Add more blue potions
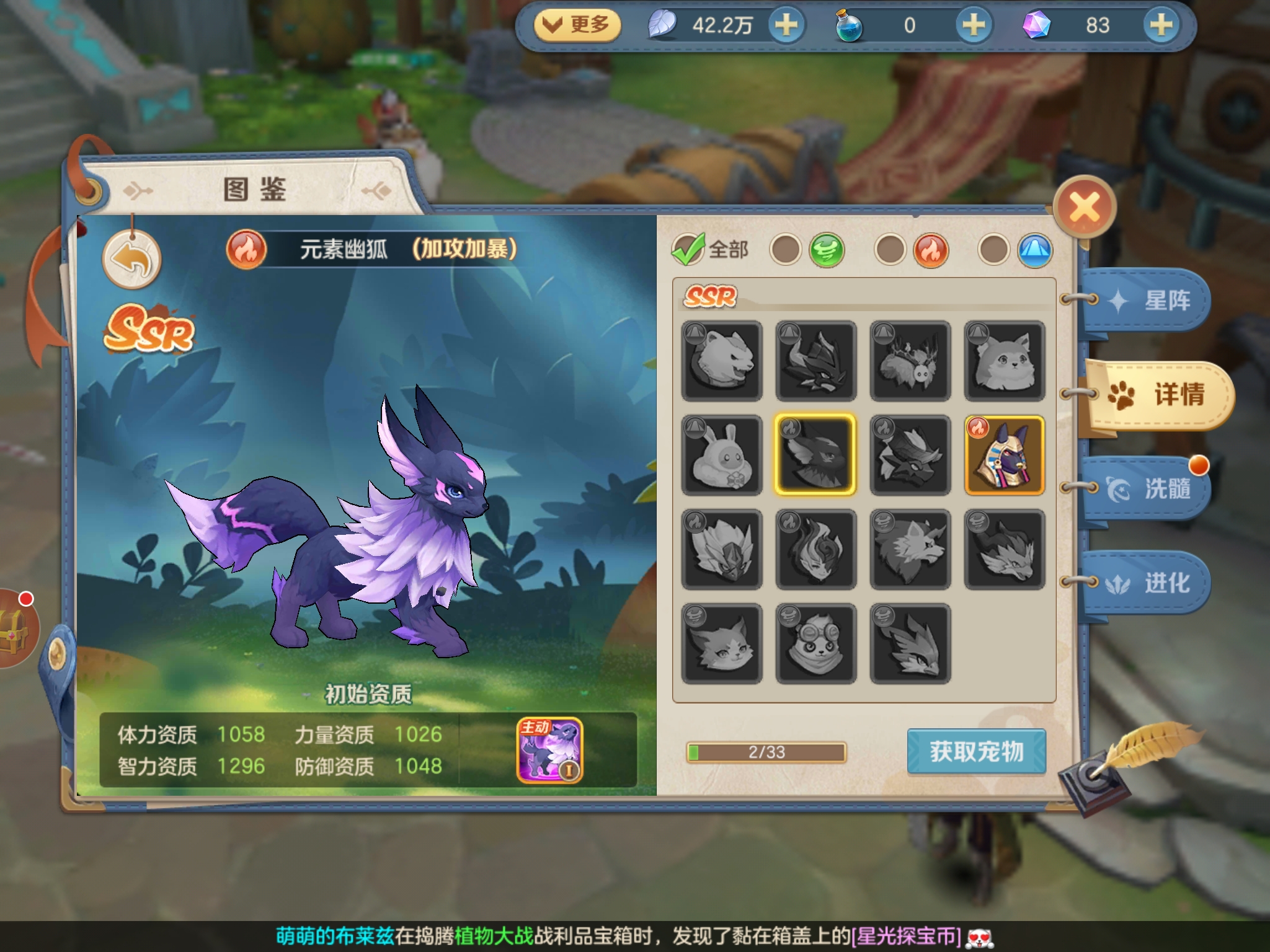Image resolution: width=1270 pixels, height=952 pixels. click(973, 25)
